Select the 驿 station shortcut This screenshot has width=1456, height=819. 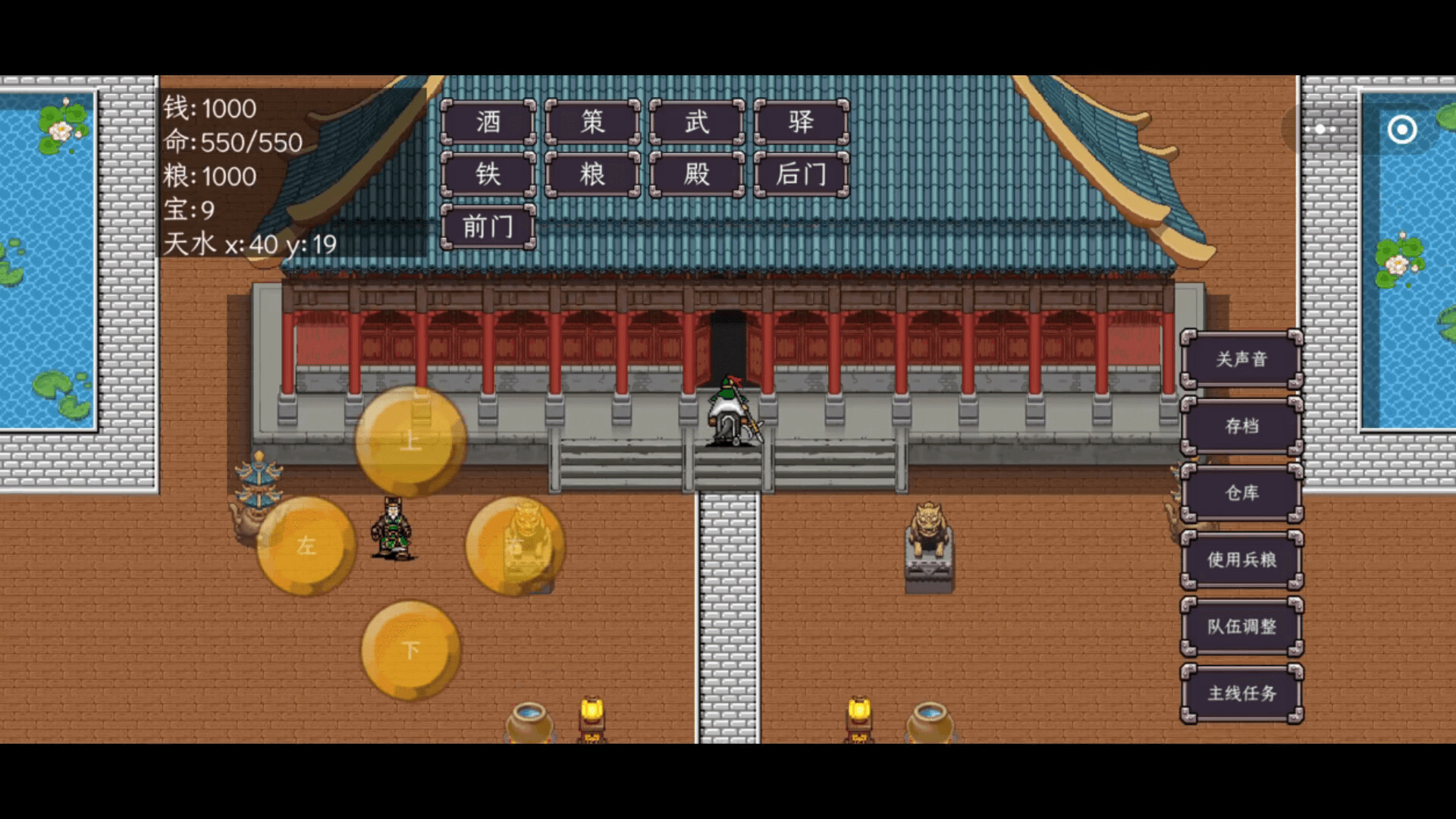click(x=799, y=122)
